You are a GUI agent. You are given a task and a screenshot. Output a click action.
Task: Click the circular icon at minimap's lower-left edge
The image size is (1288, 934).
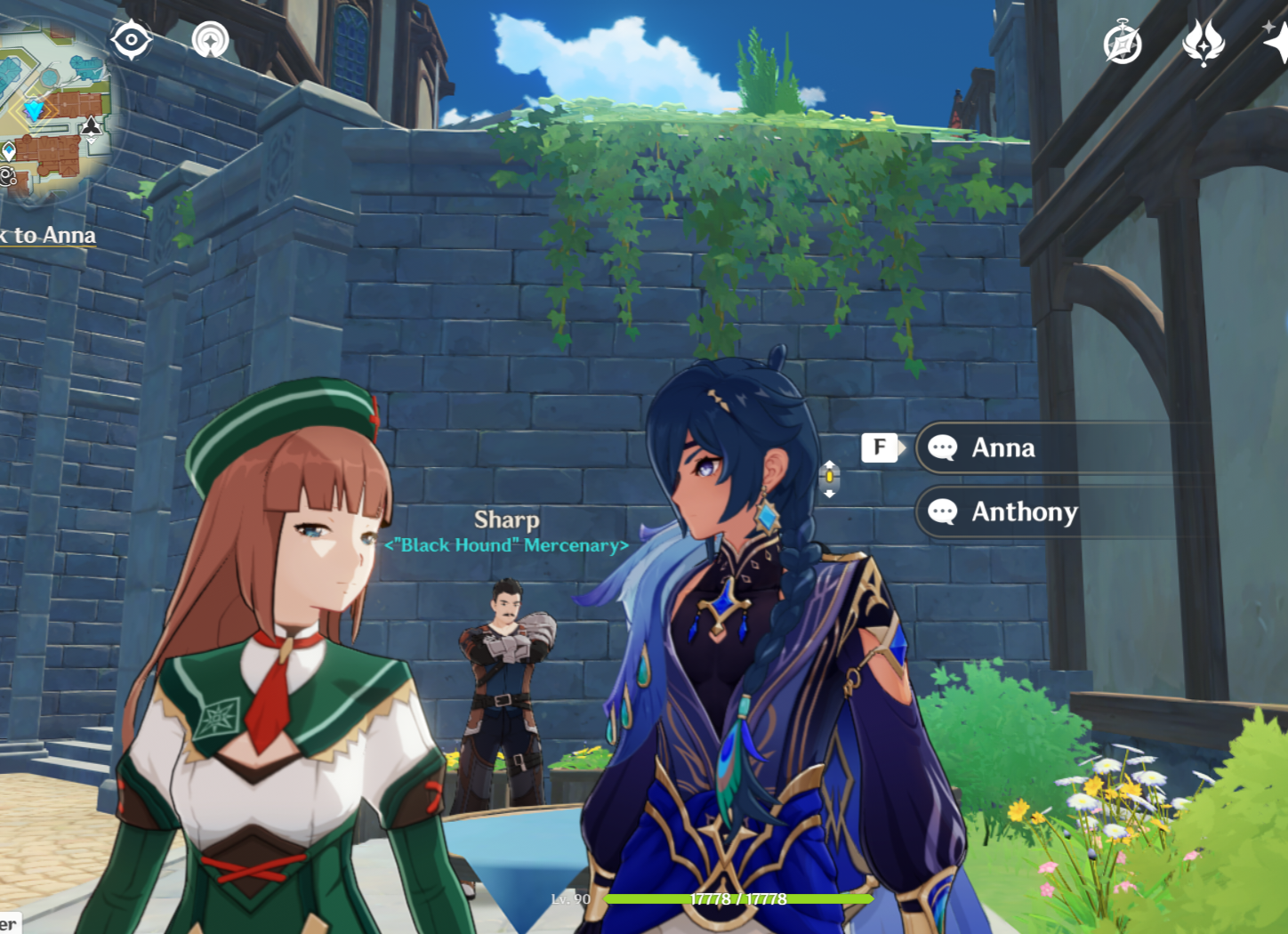pos(7,176)
